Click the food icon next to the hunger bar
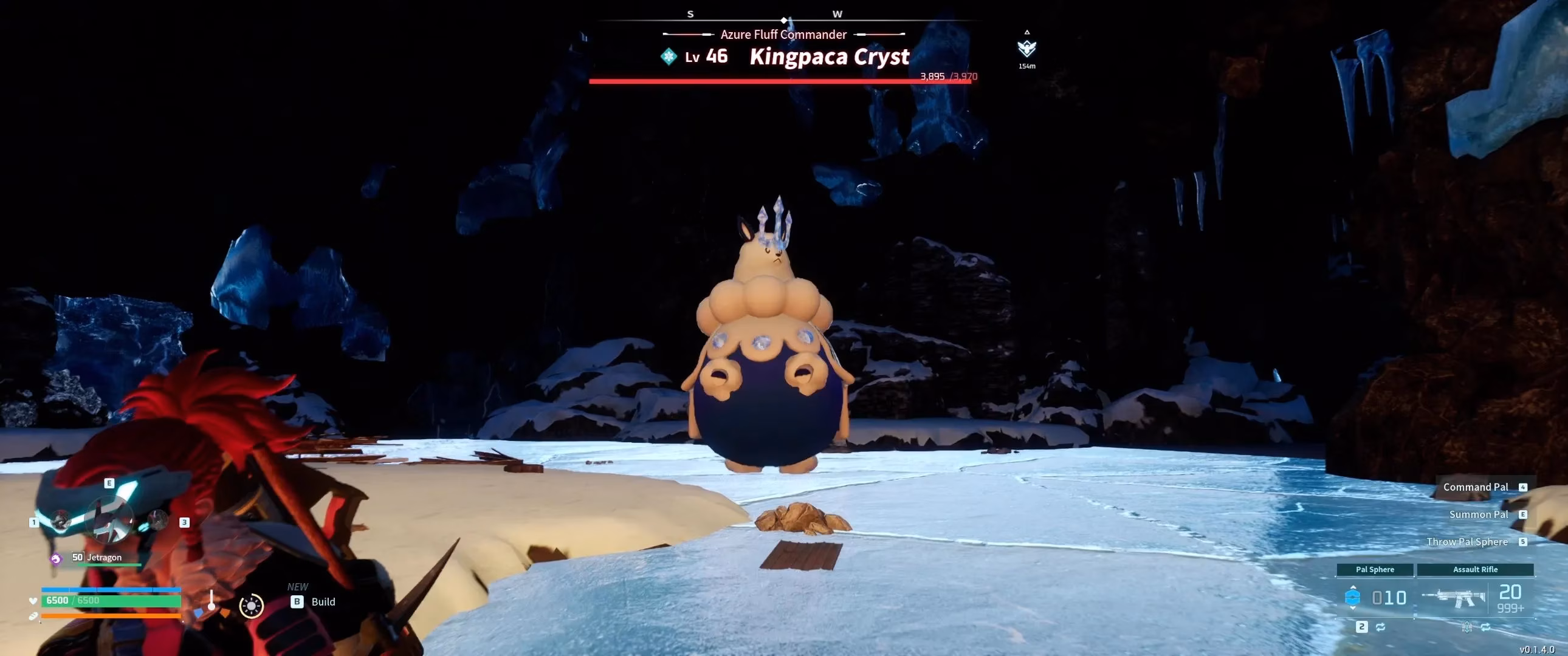 (x=33, y=619)
